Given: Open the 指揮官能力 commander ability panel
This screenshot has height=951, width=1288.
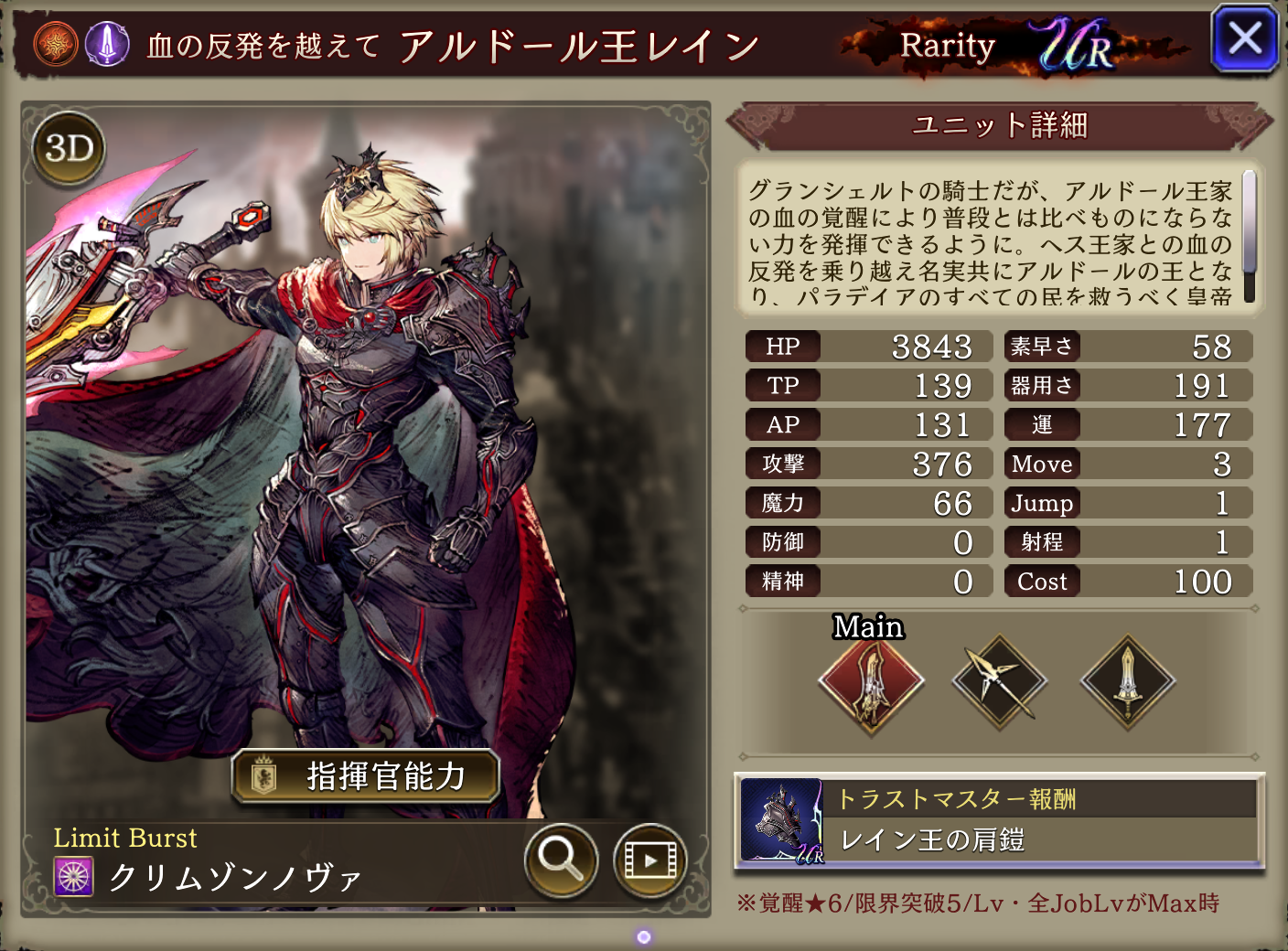Looking at the screenshot, I should [x=366, y=776].
